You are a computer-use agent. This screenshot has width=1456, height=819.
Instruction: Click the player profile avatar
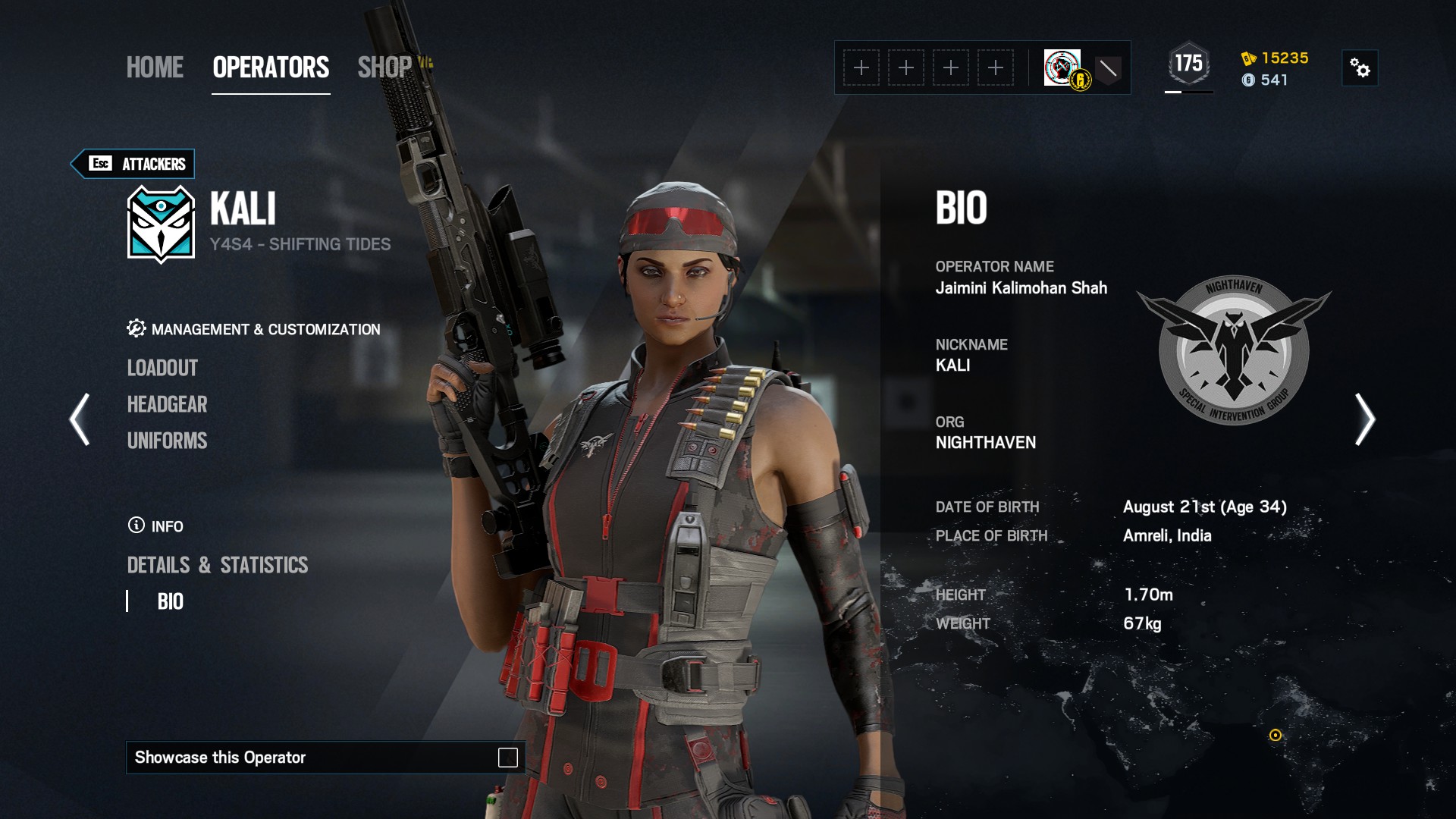coord(1062,67)
